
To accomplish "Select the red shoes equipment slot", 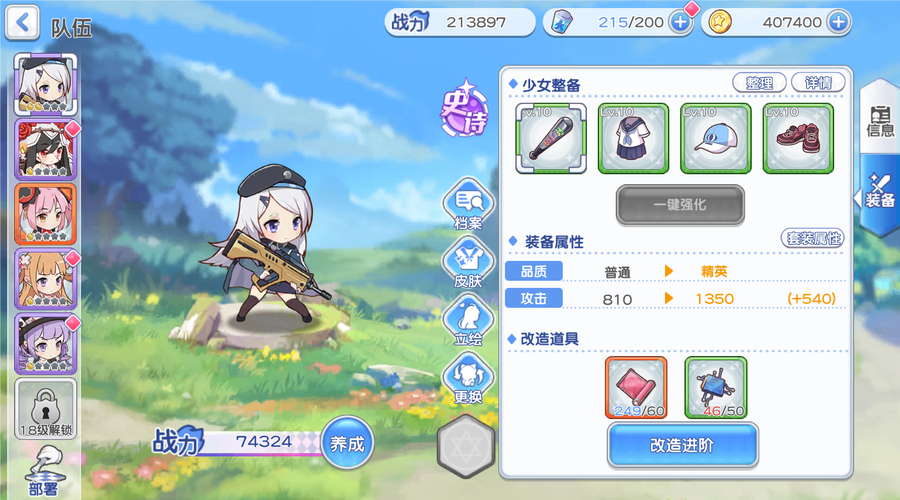I will (797, 138).
